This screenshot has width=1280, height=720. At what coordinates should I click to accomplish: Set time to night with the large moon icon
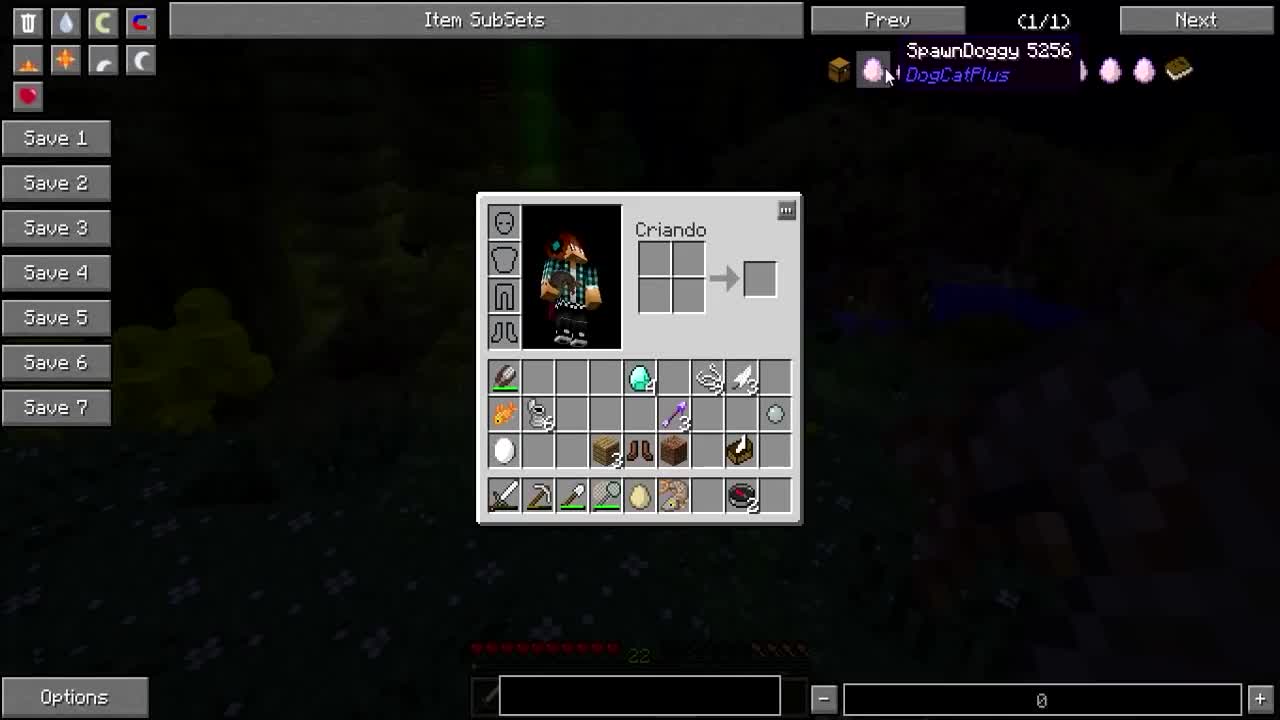(x=140, y=60)
